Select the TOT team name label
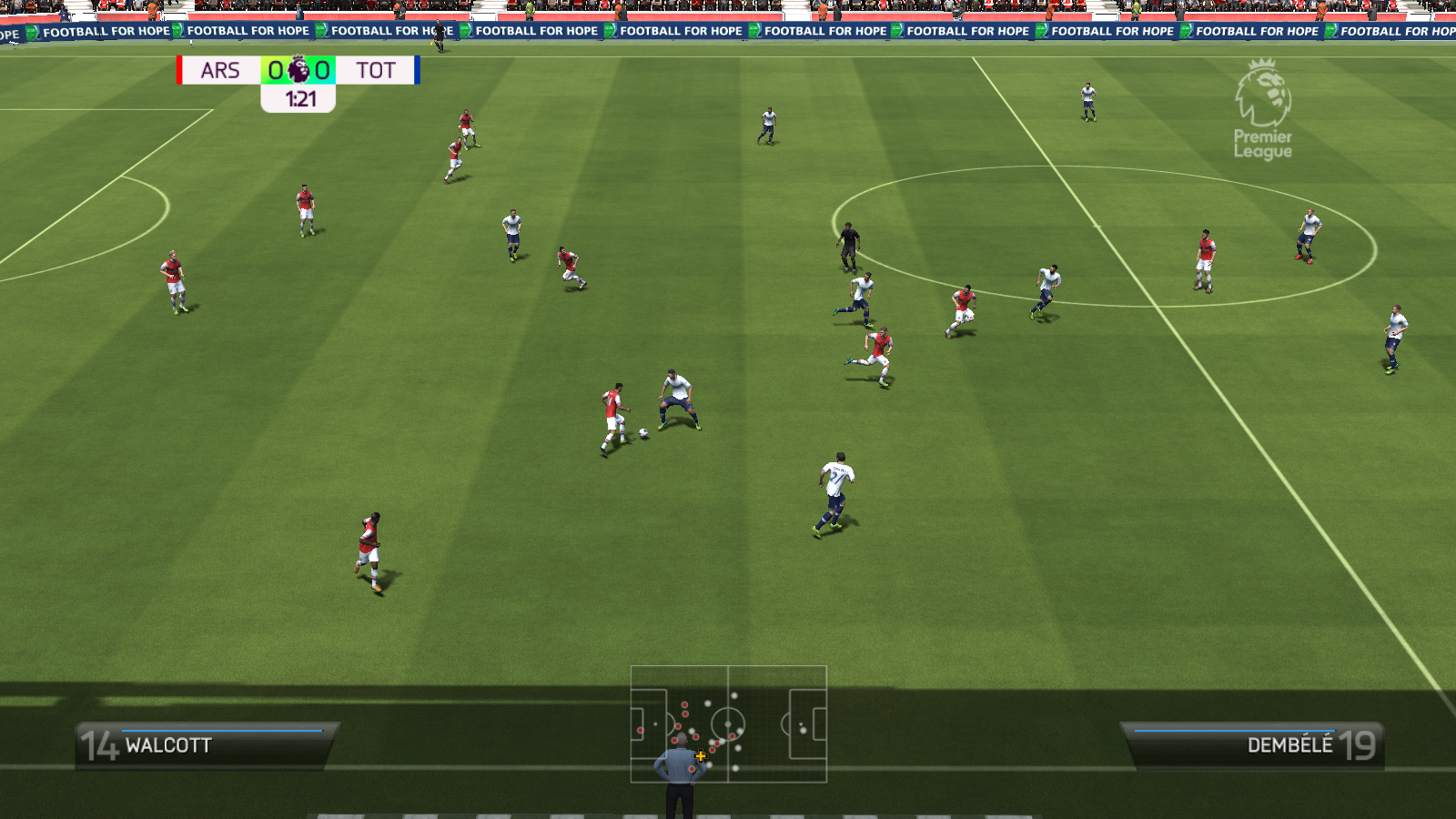The height and width of the screenshot is (819, 1456). click(x=377, y=69)
